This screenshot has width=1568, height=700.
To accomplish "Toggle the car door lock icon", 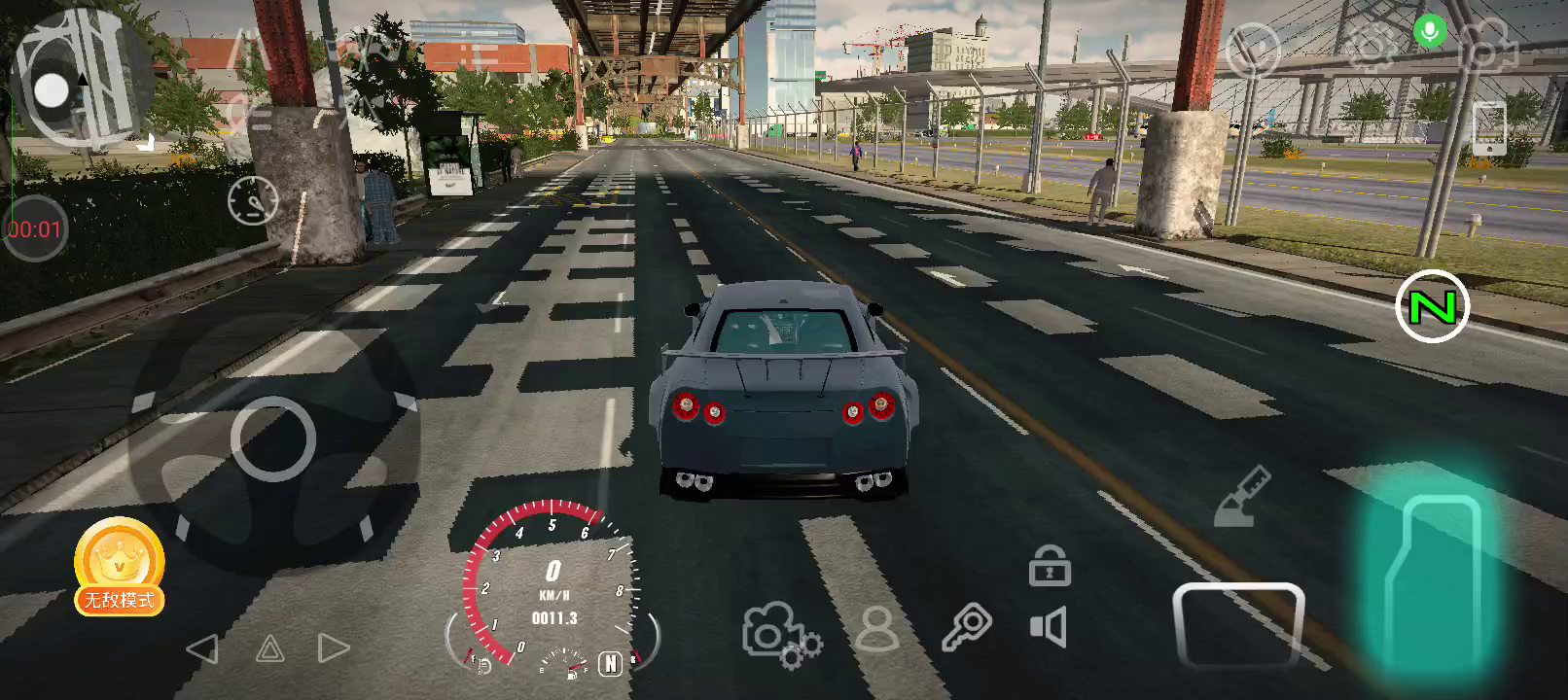I will coord(1050,566).
